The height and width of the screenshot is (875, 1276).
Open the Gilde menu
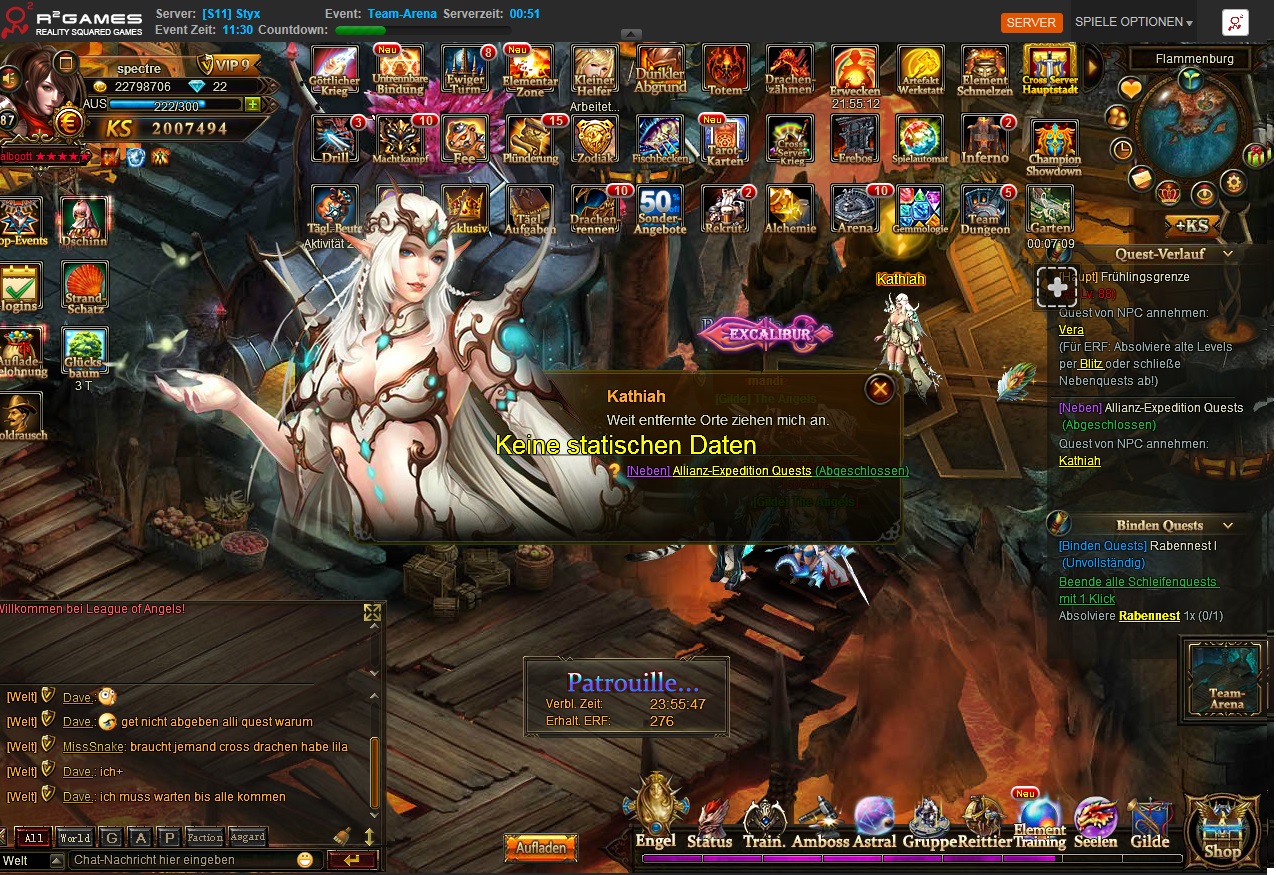(1149, 823)
